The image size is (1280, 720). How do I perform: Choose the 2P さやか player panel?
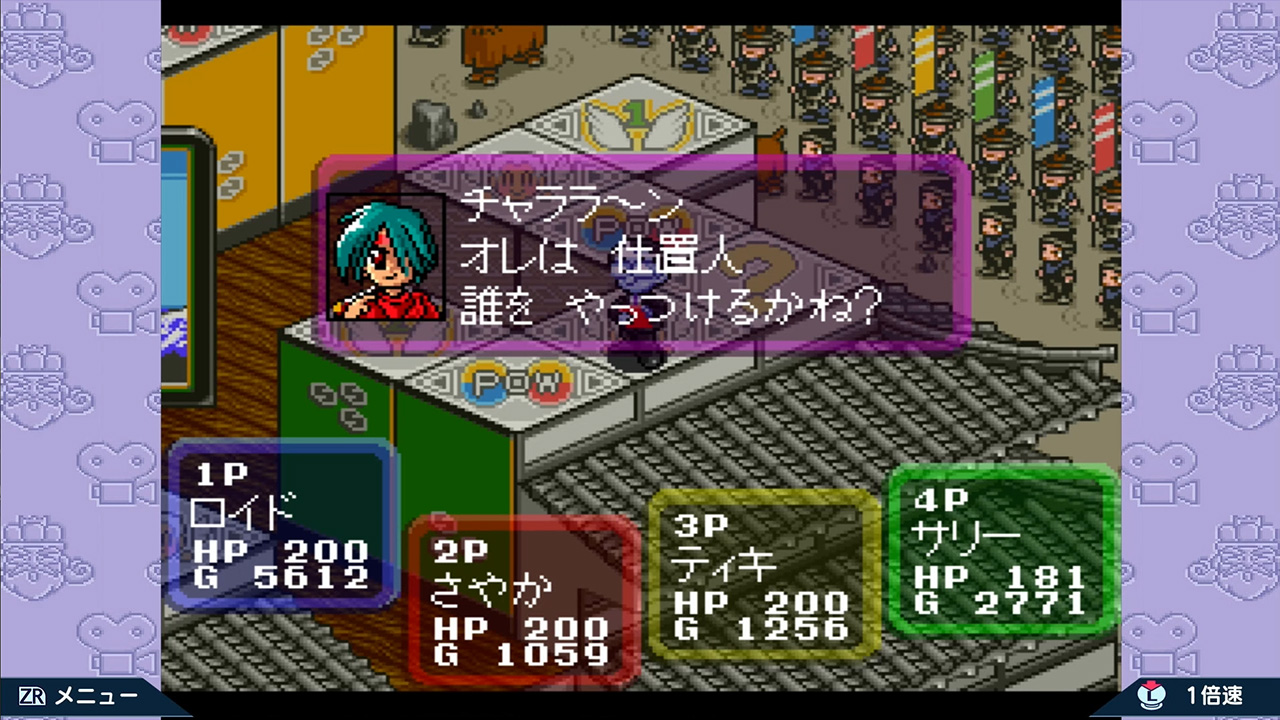522,599
